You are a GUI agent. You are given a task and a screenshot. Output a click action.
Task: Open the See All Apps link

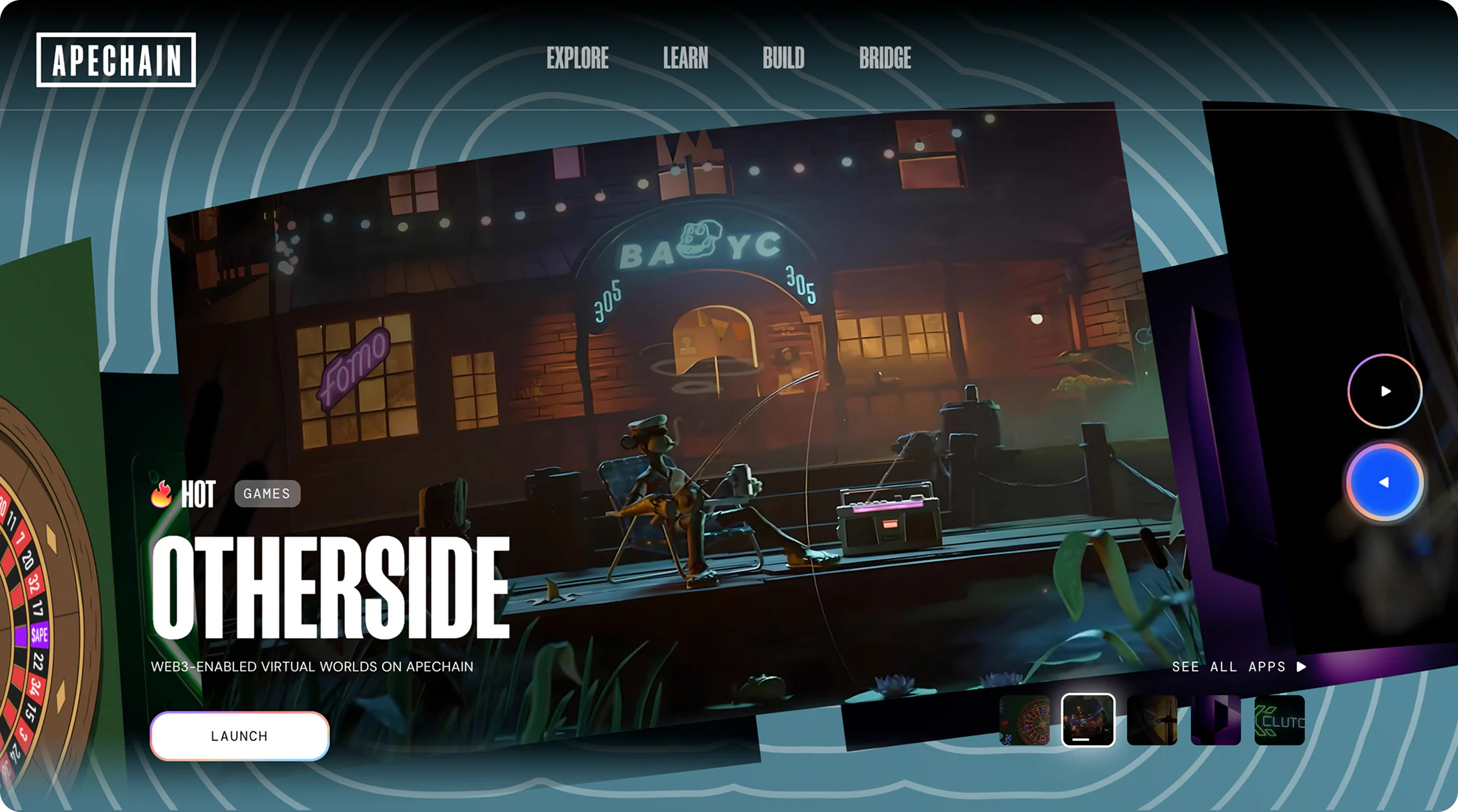(1238, 667)
